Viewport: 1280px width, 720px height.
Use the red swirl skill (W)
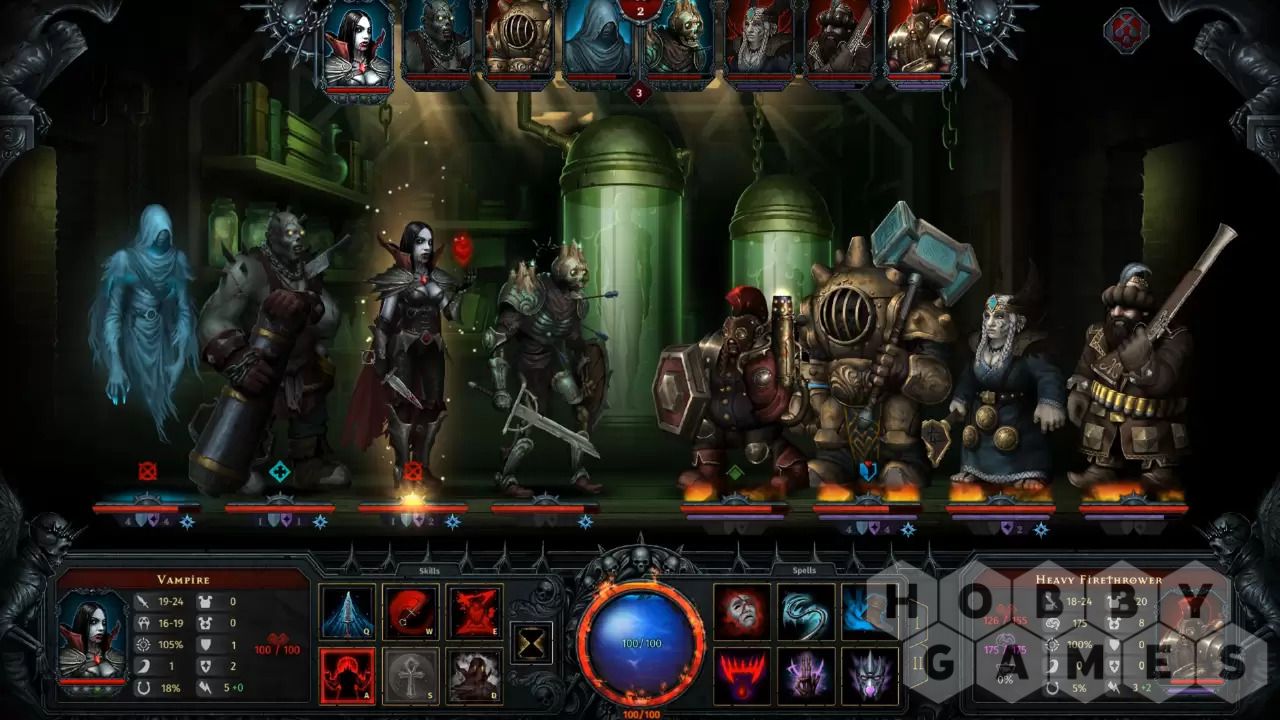(x=410, y=612)
